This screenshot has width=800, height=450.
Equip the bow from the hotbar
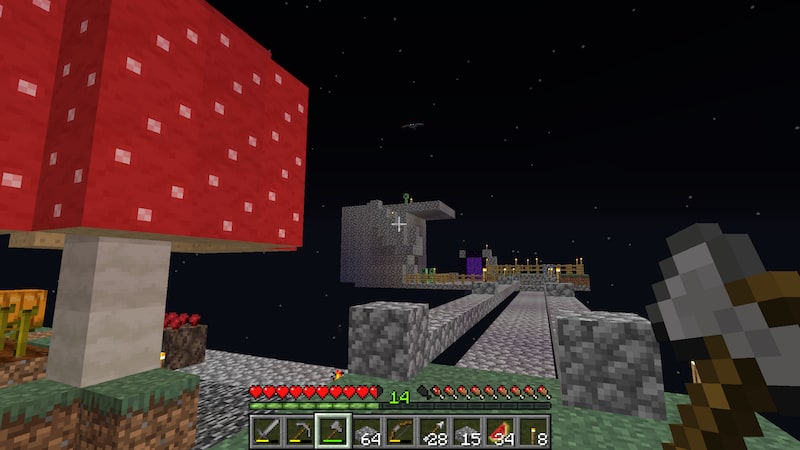coord(400,431)
